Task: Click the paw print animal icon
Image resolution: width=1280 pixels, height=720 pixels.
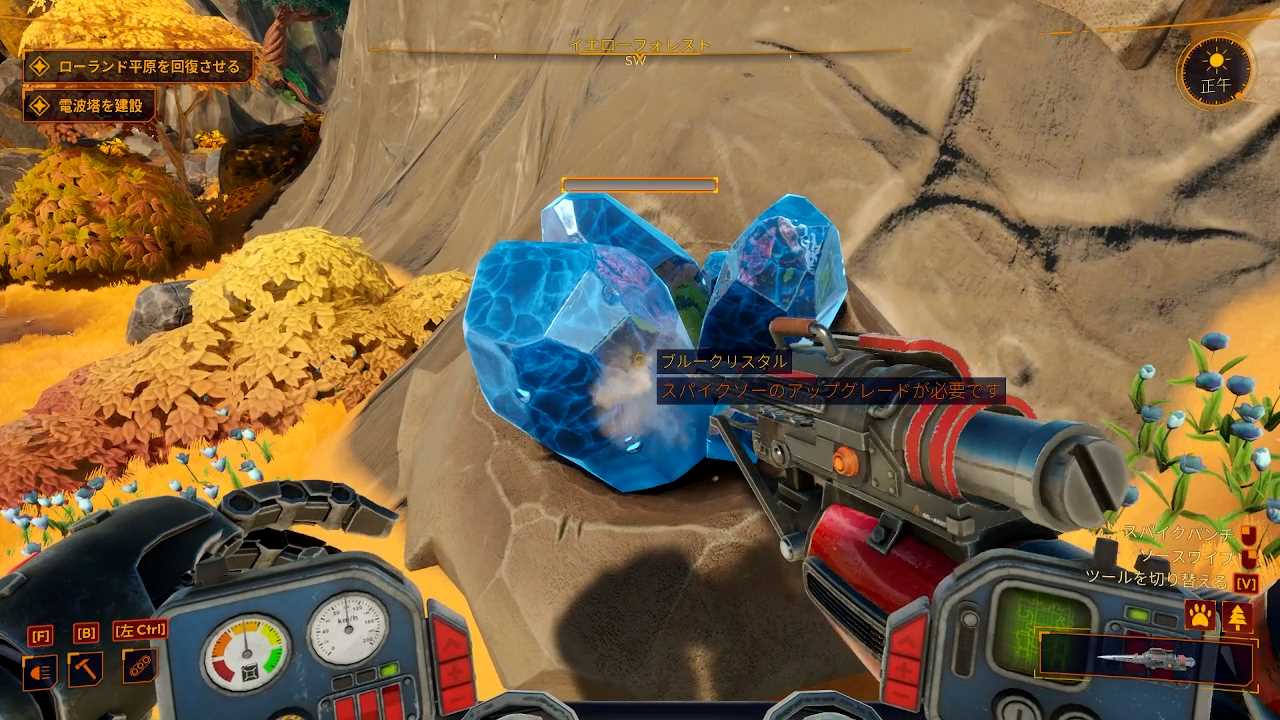Action: click(1199, 616)
